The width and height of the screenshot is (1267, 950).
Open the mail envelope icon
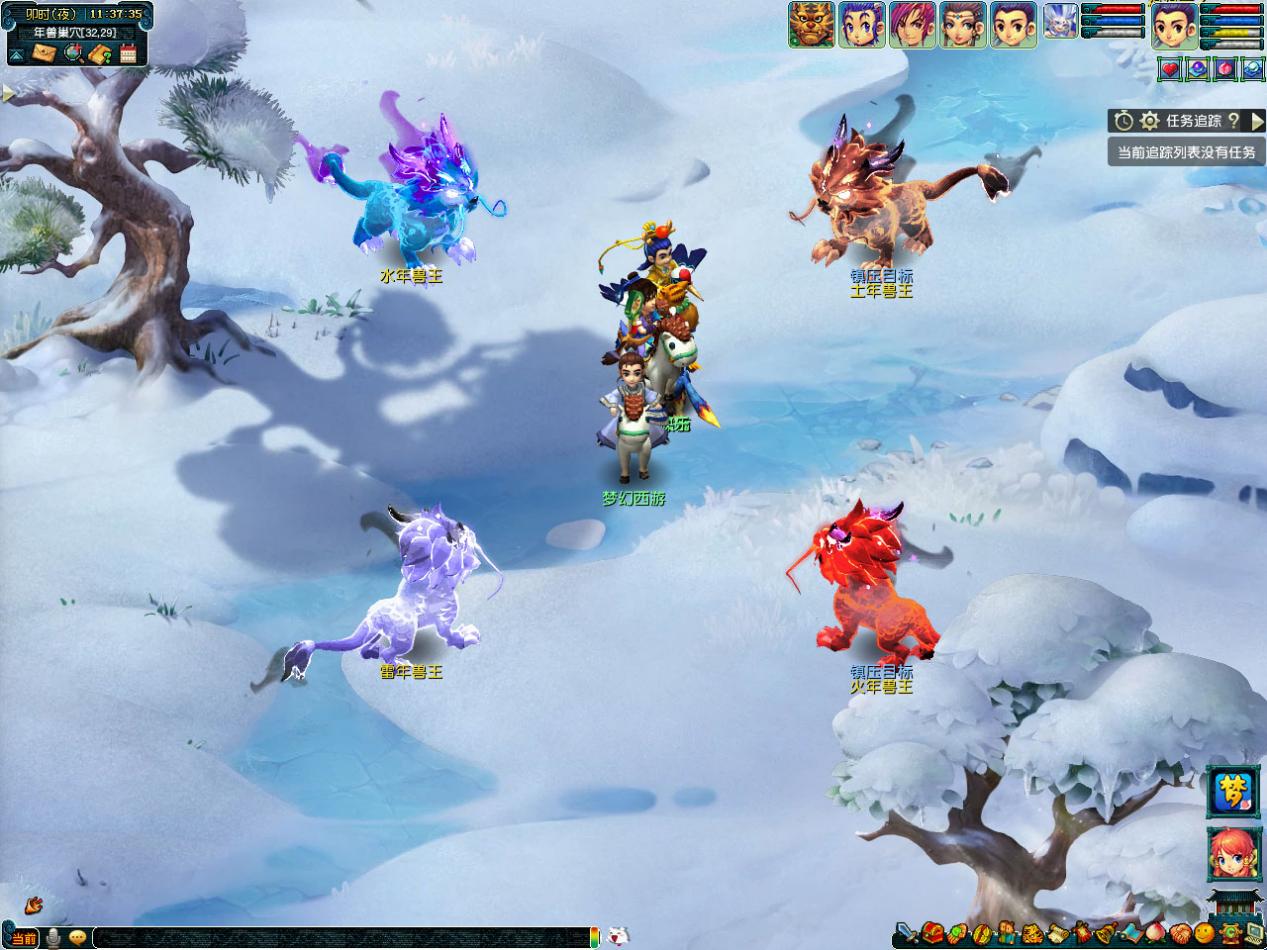coord(43,53)
